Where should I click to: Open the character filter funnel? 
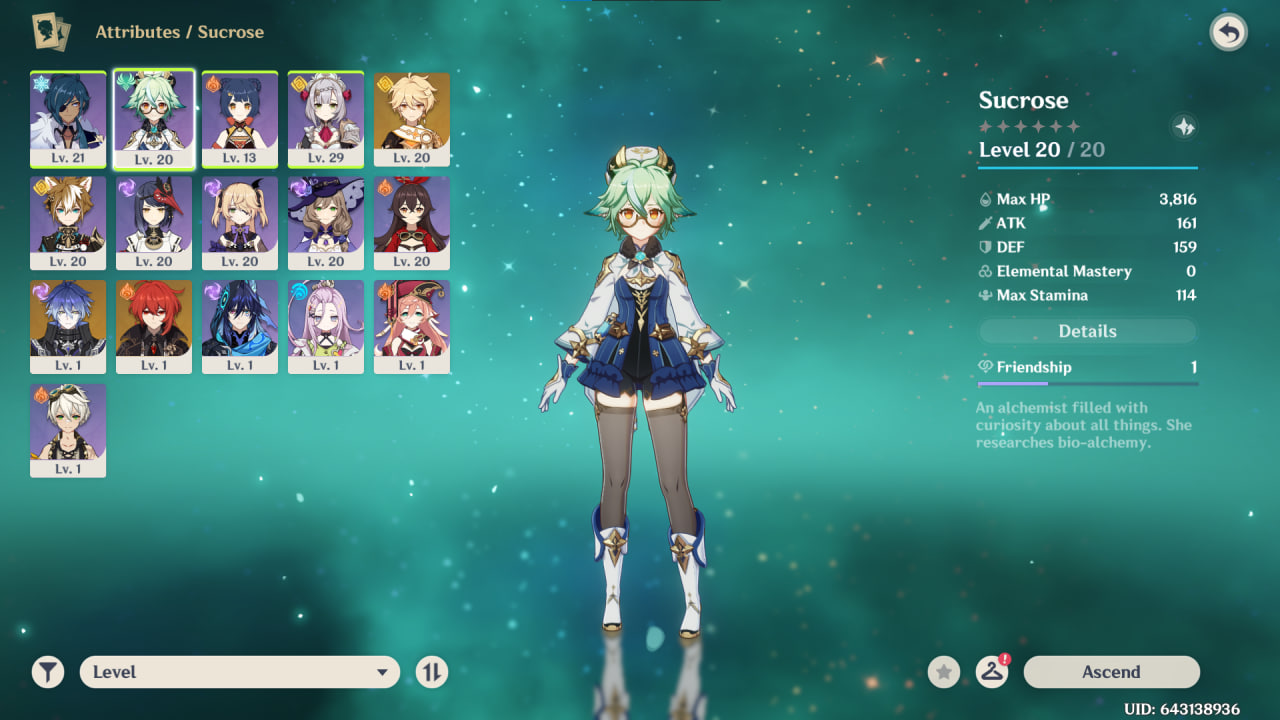click(48, 672)
